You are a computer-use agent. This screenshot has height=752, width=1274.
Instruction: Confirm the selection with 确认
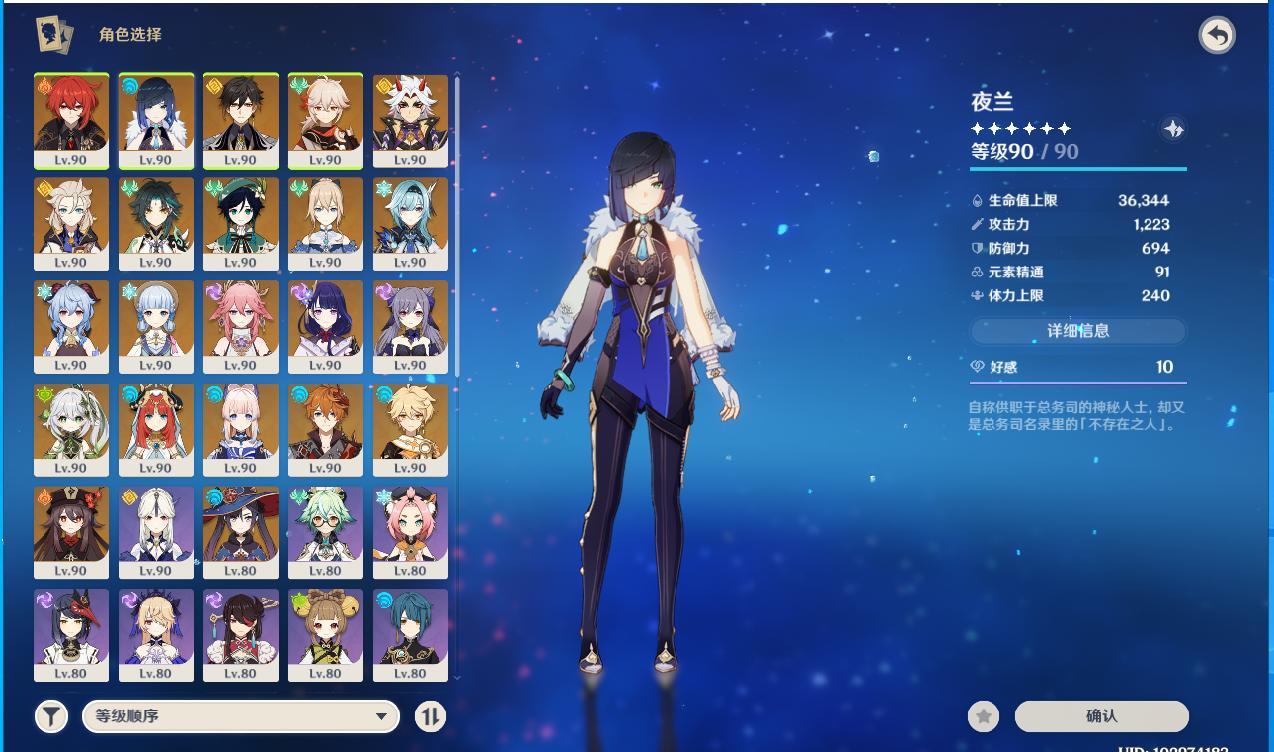[x=1101, y=716]
